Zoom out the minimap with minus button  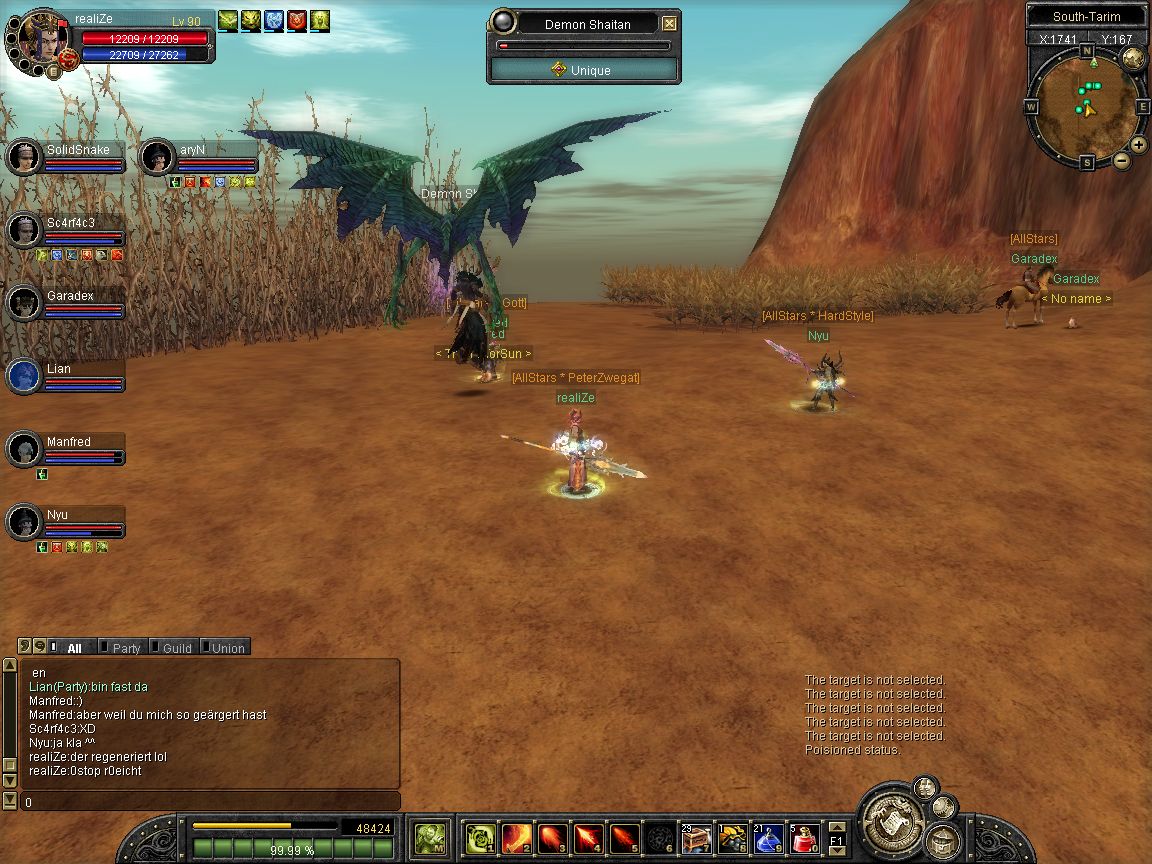click(x=1122, y=160)
